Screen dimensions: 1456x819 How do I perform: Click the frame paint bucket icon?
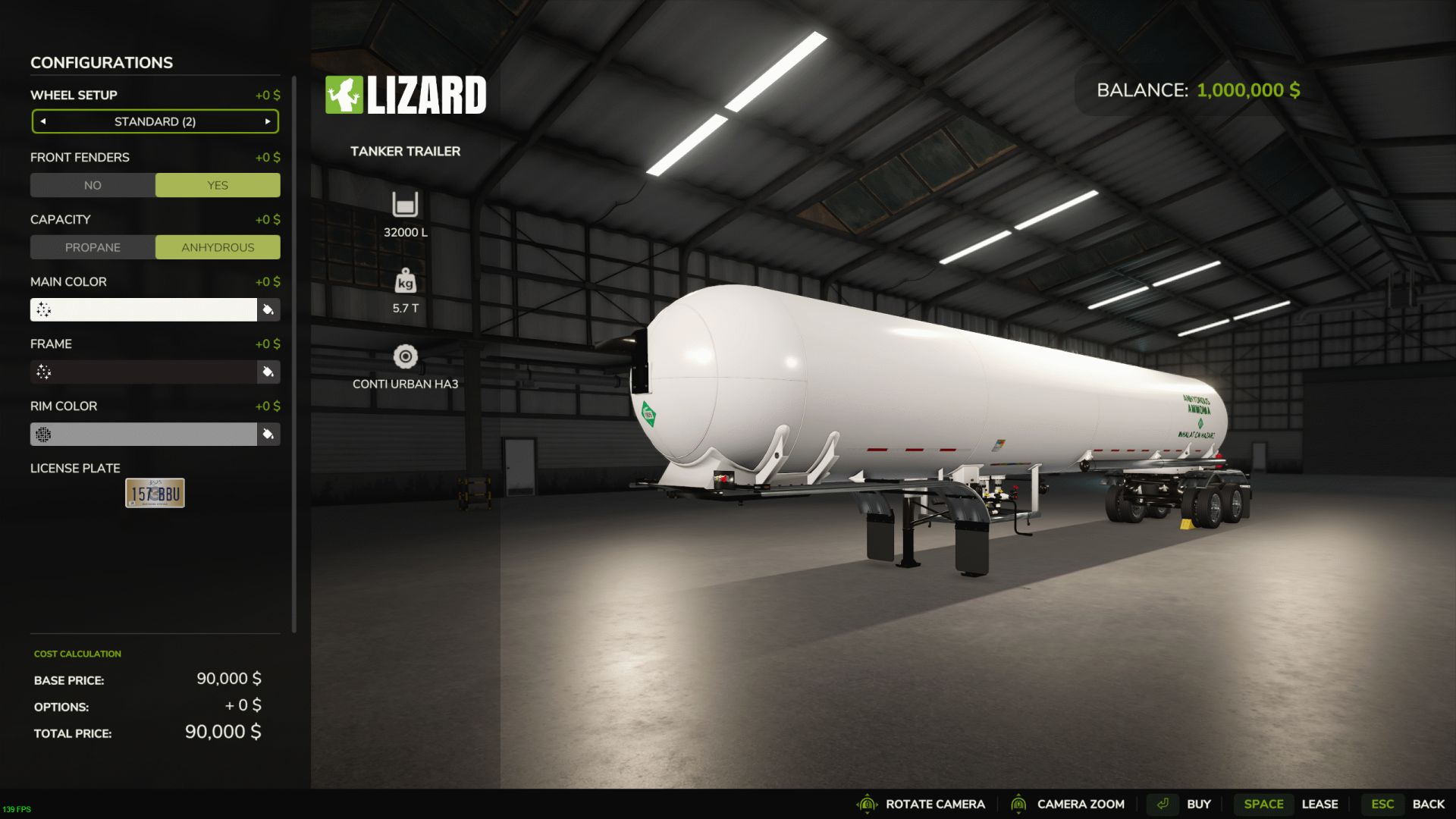click(x=268, y=372)
